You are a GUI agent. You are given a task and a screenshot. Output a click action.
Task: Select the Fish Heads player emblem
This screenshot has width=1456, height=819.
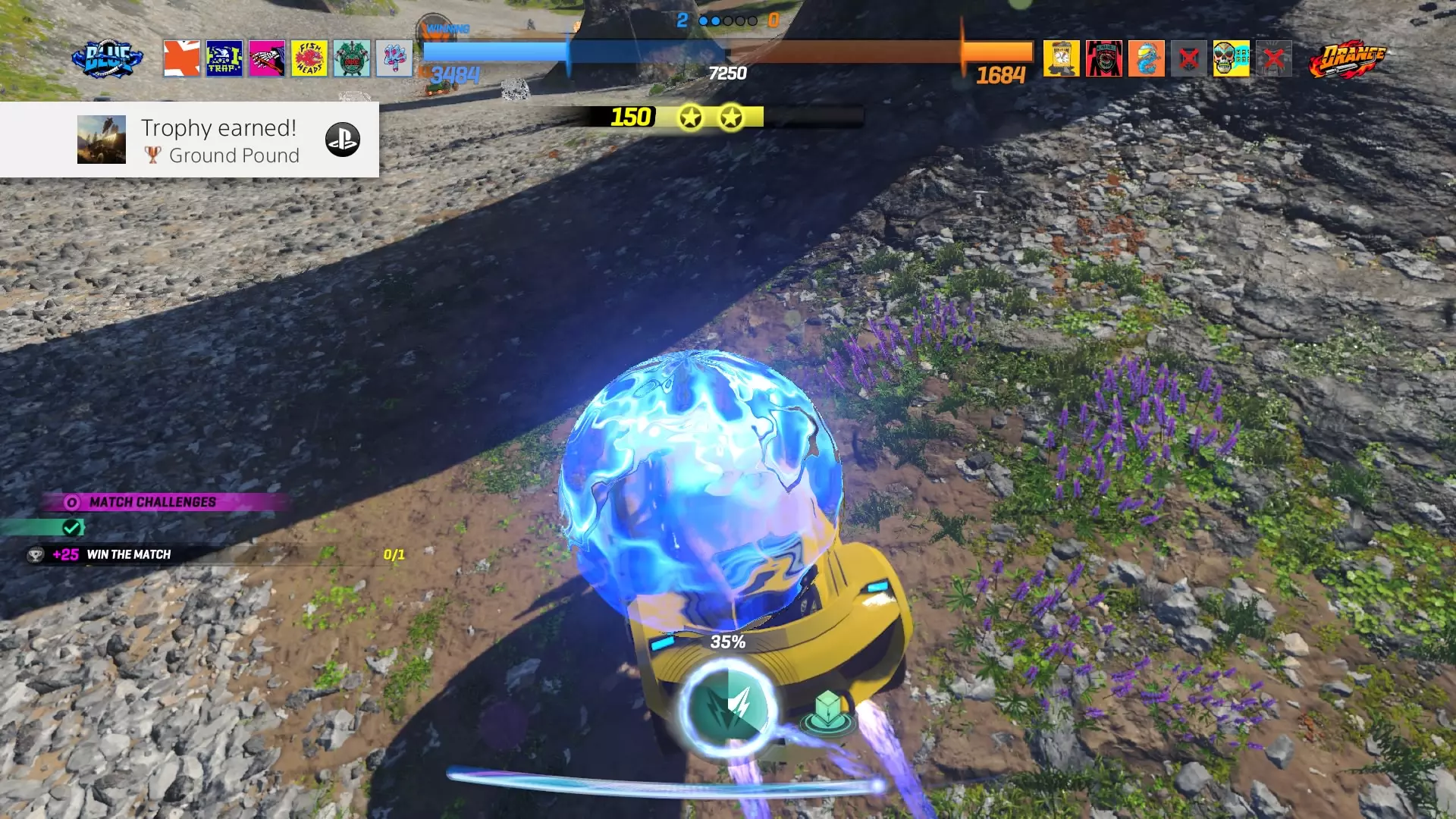[309, 58]
